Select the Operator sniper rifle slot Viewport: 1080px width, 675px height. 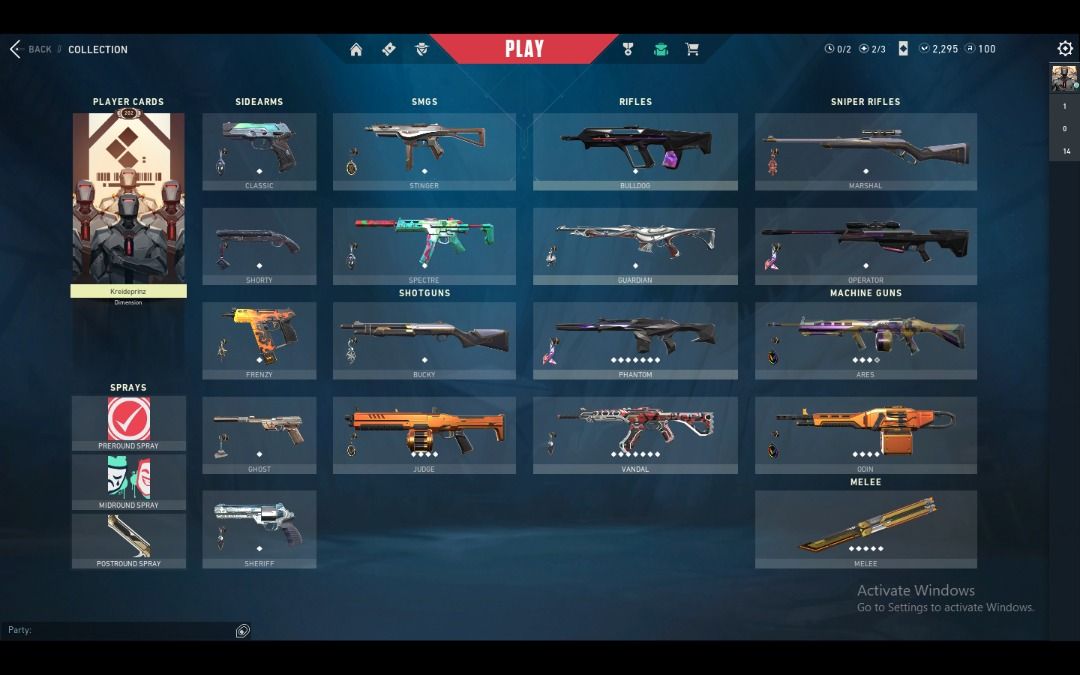(x=865, y=245)
